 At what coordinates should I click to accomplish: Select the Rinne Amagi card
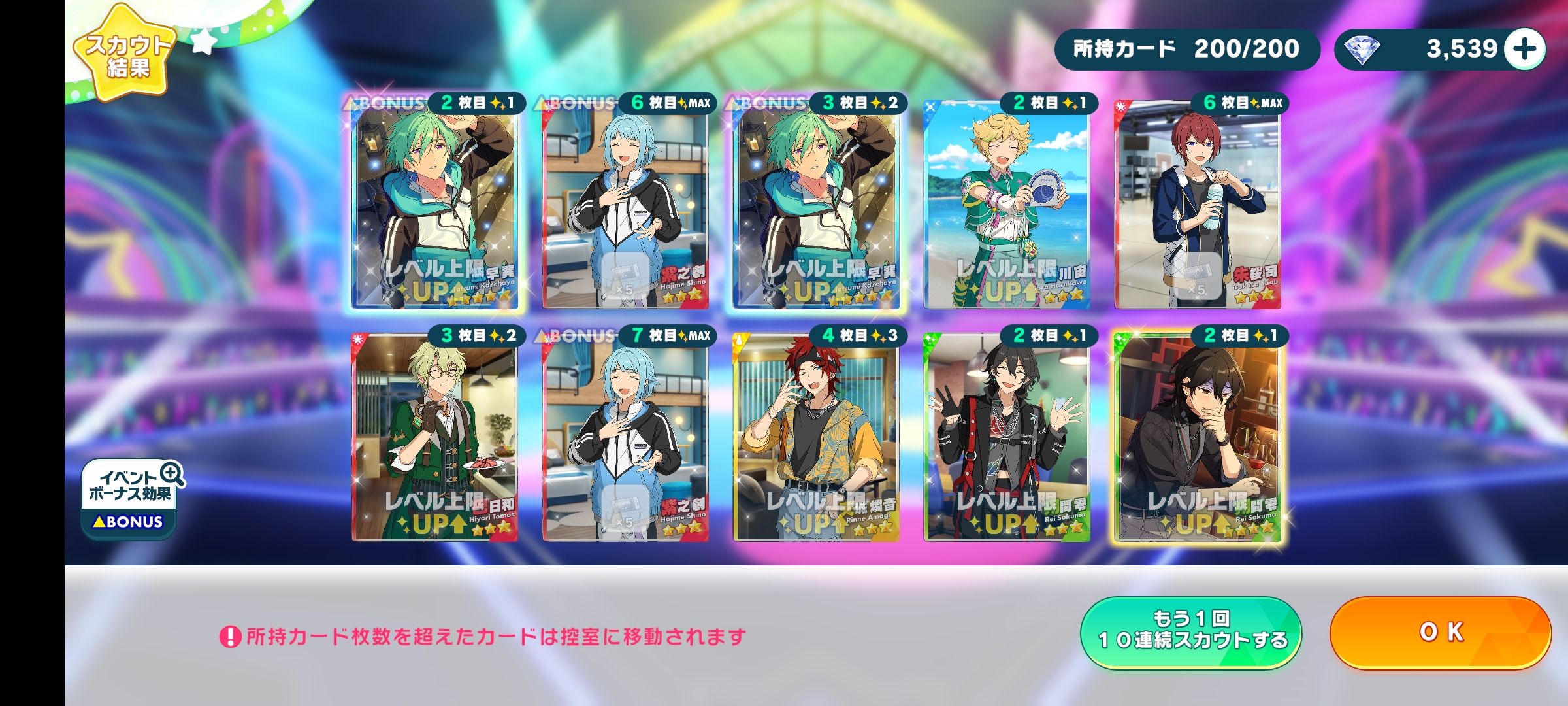coord(815,438)
